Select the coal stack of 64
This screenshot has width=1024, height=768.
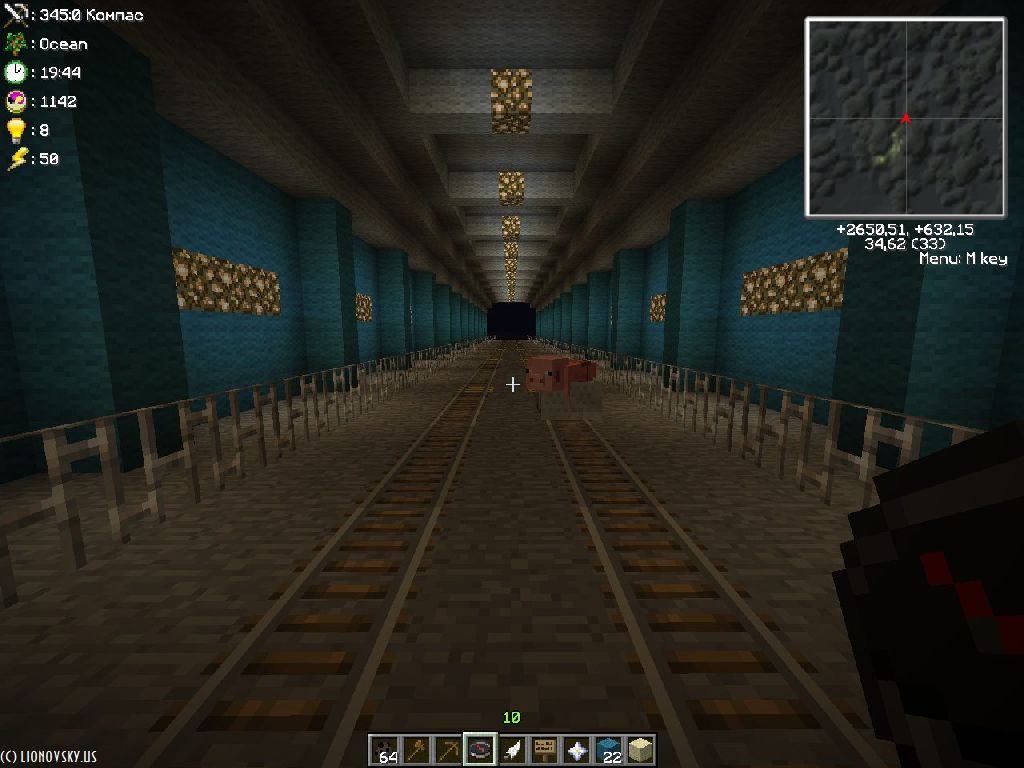coord(385,749)
